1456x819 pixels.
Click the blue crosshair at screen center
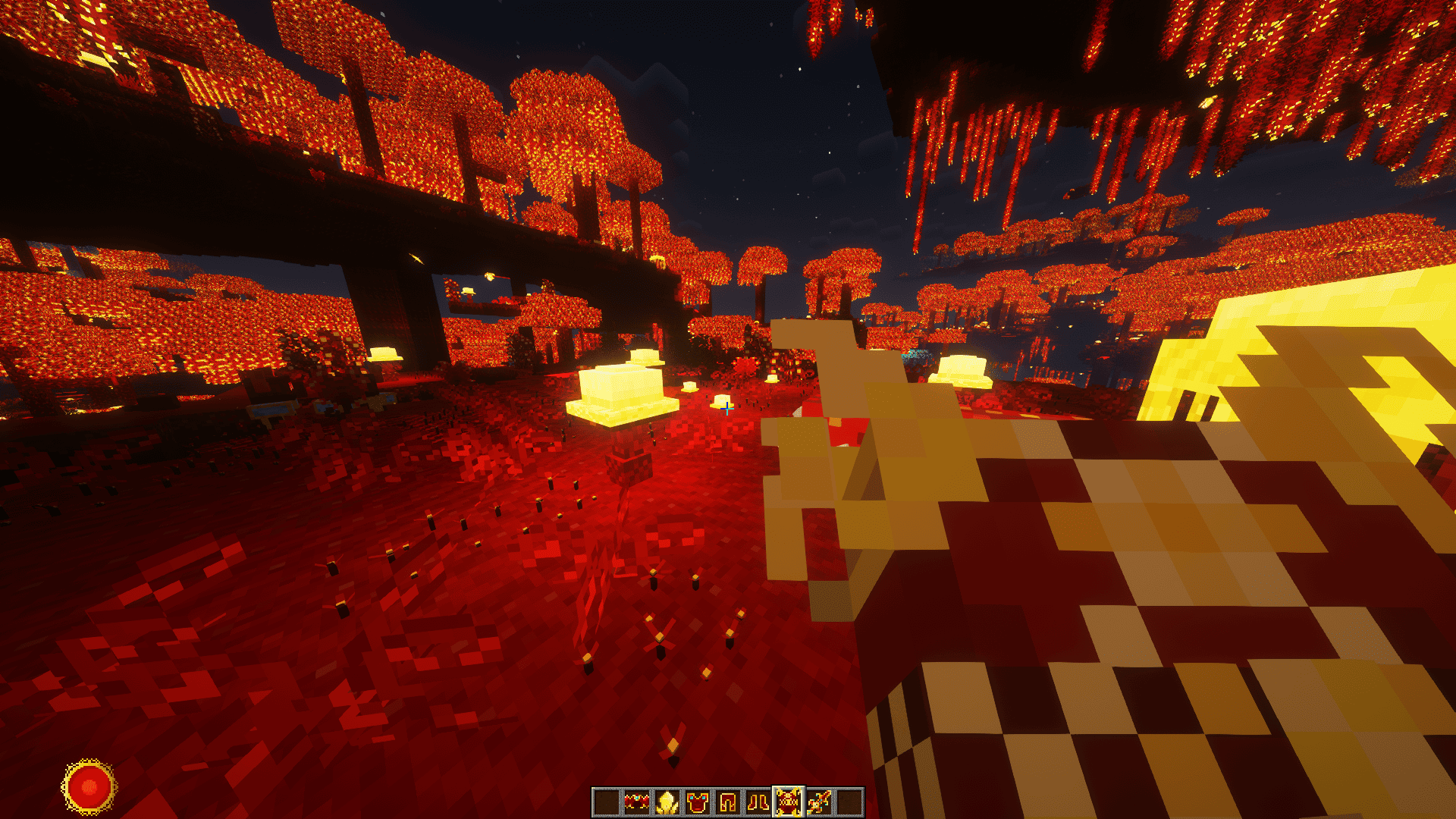pos(728,409)
